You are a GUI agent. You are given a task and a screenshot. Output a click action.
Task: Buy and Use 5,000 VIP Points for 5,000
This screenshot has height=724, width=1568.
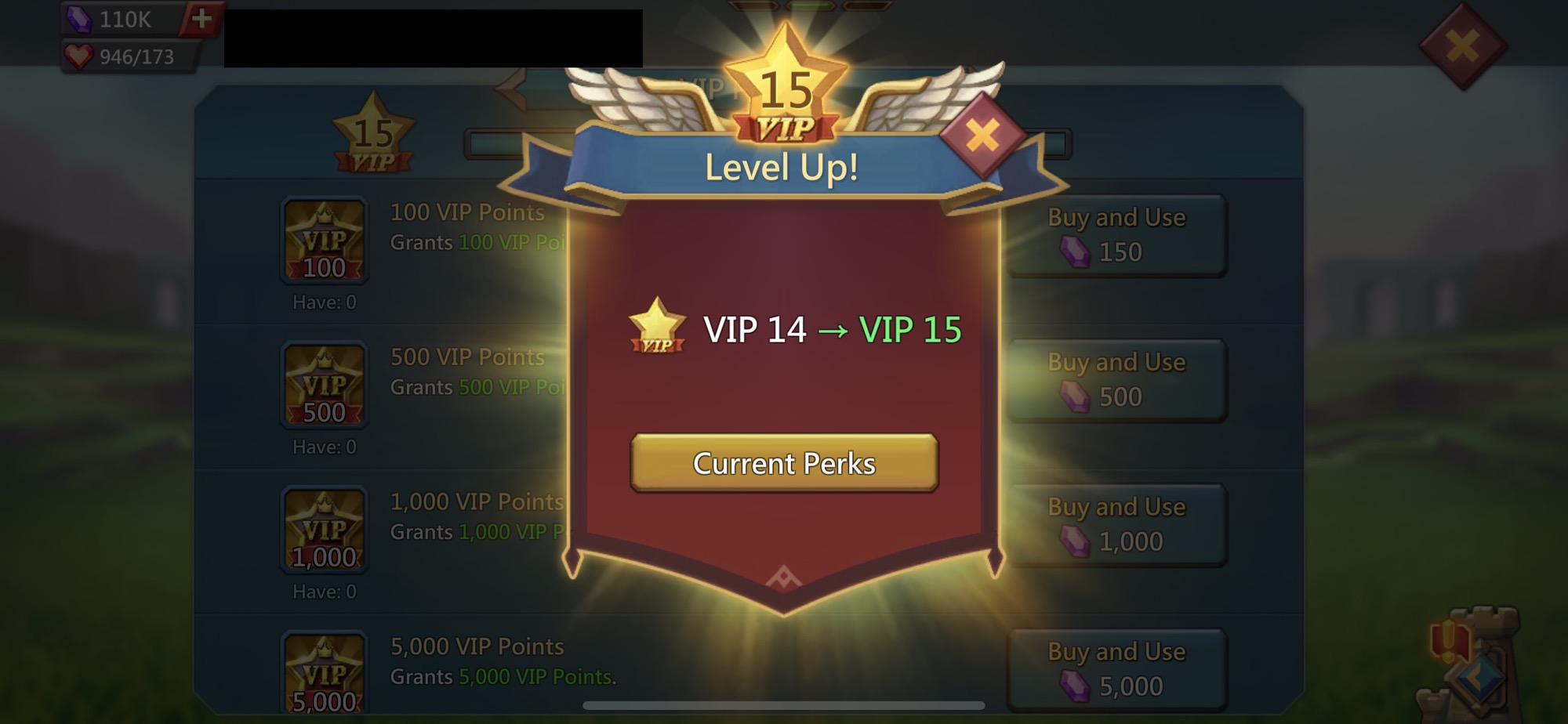click(x=1116, y=668)
